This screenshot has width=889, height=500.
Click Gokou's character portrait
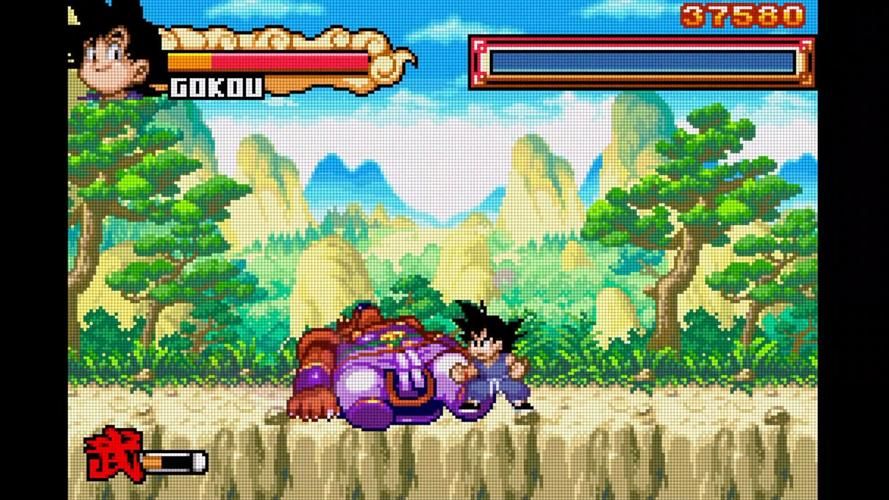113,50
